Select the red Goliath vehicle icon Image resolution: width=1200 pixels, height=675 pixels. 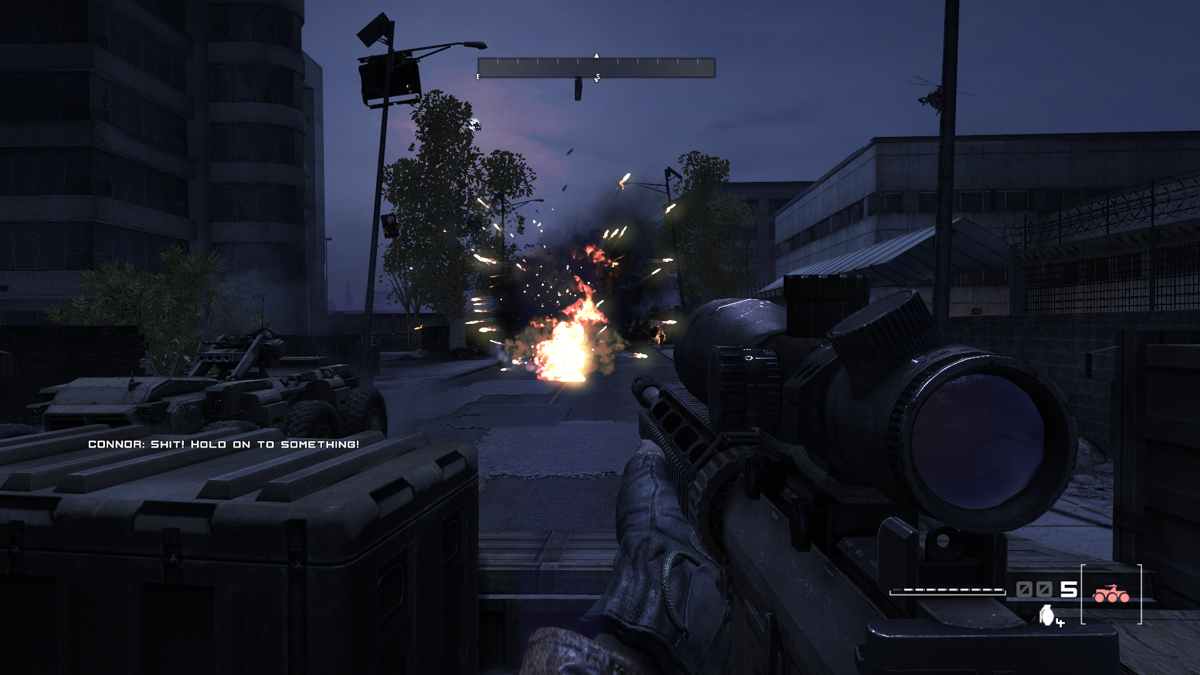point(1110,594)
